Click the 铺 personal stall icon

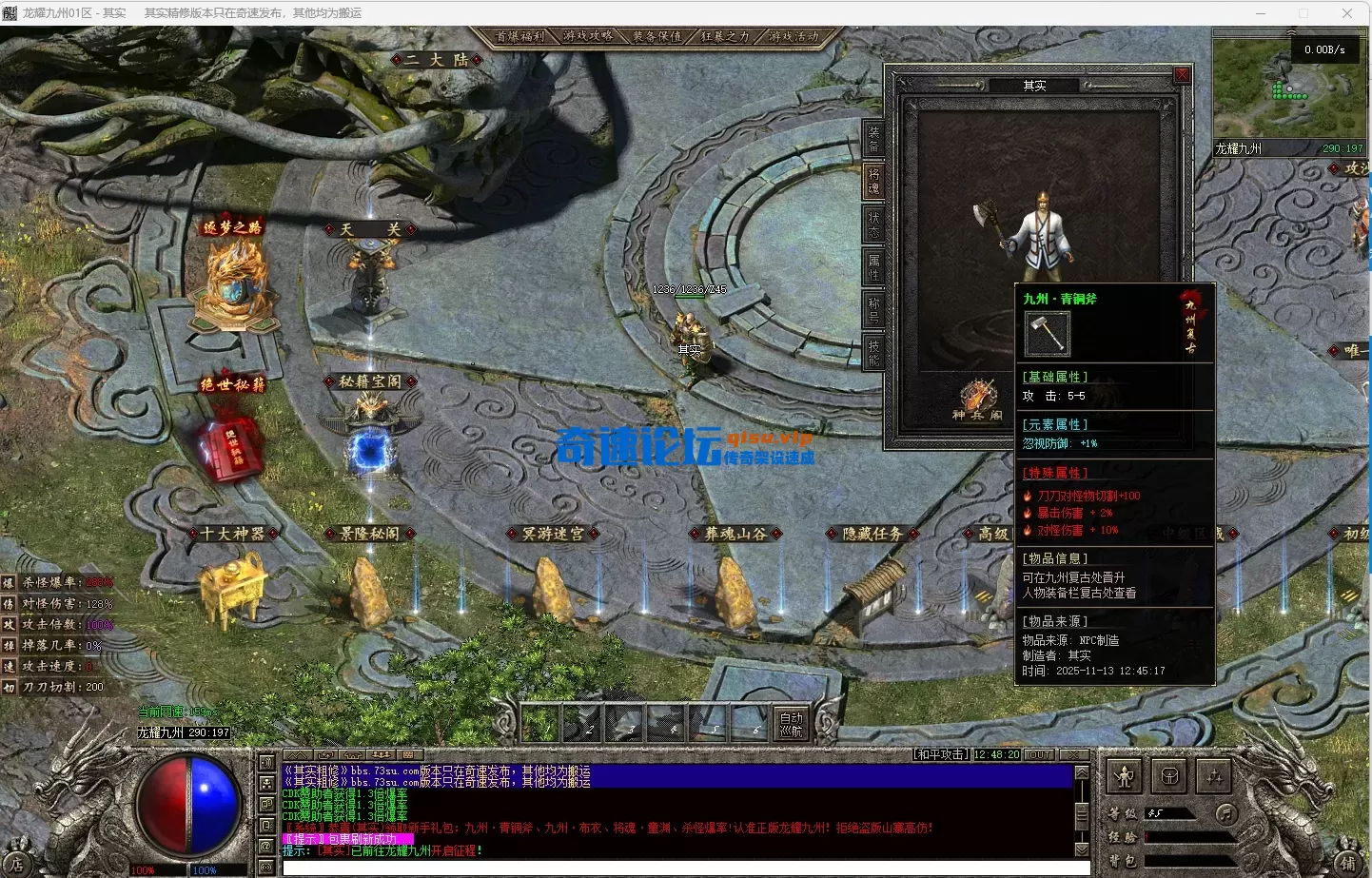point(1349,863)
